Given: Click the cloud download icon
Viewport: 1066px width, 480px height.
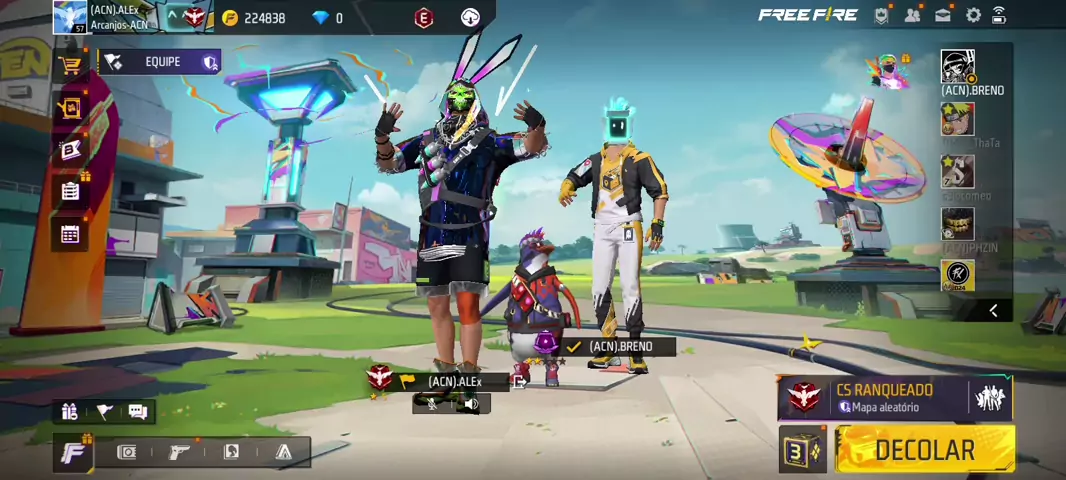Looking at the screenshot, I should 470,17.
